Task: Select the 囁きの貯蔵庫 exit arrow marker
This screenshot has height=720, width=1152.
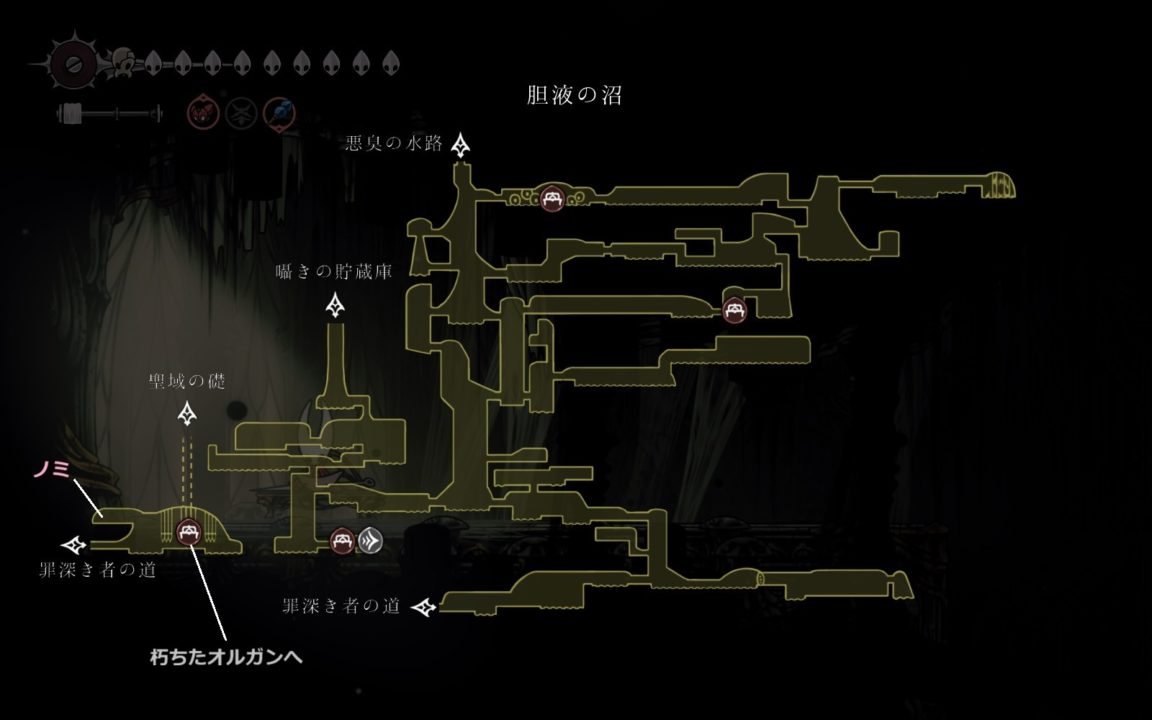Action: point(336,304)
